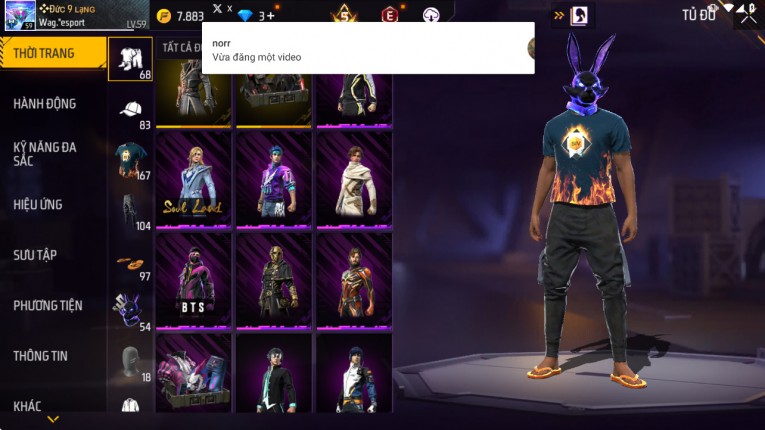Open the player profile avatar

20,17
